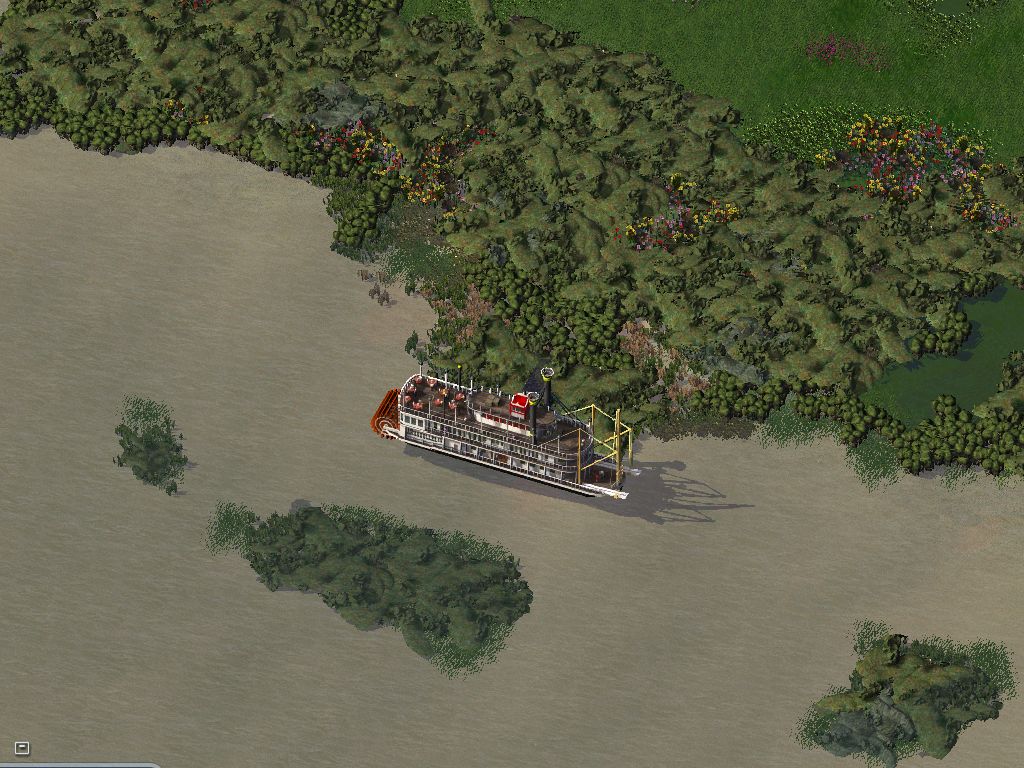
Task: Click the small interface toggle button
Action: [x=22, y=748]
